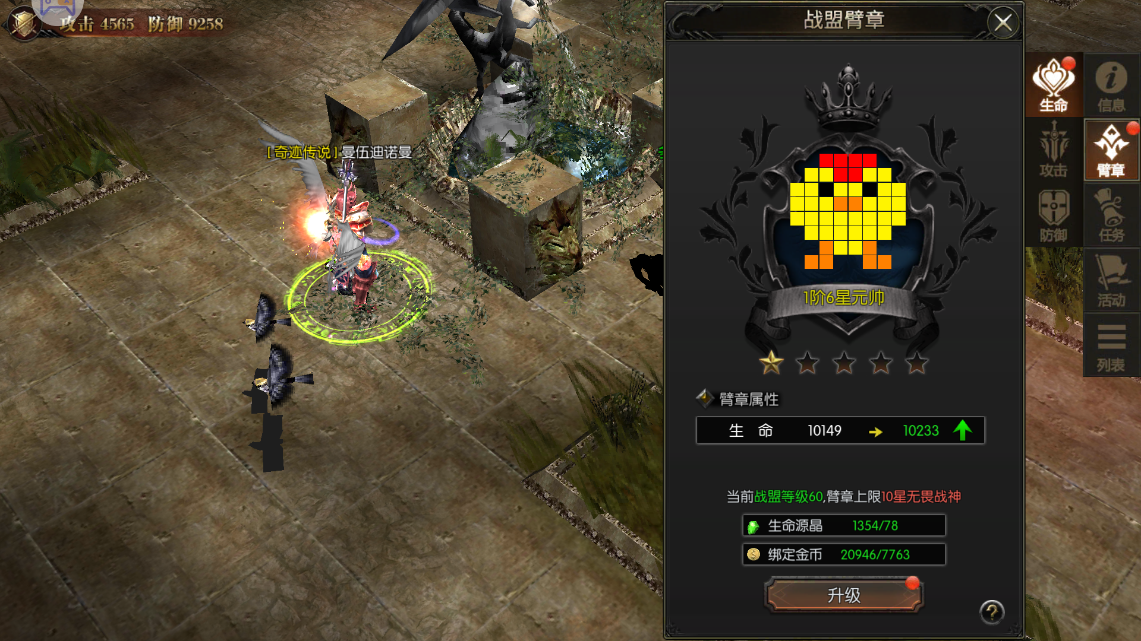
Task: Switch to the 生命 tab
Action: pyautogui.click(x=1053, y=86)
